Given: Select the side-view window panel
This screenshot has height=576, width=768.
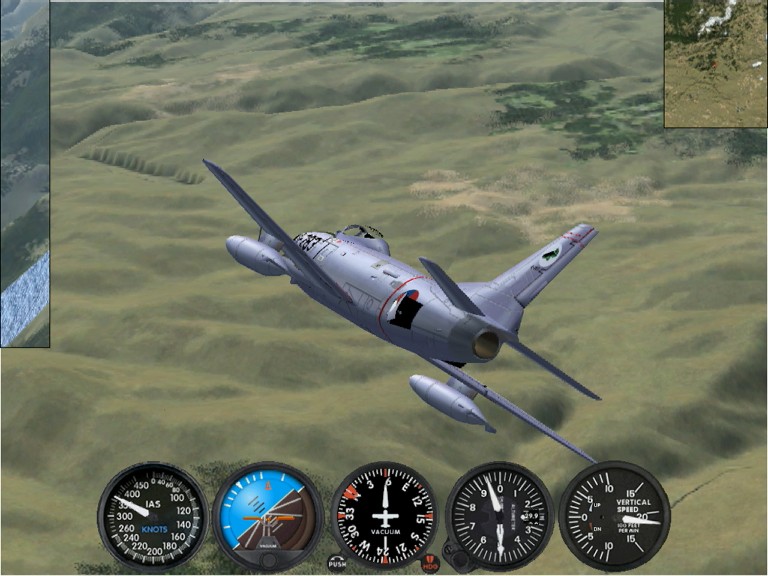Looking at the screenshot, I should pyautogui.click(x=24, y=175).
